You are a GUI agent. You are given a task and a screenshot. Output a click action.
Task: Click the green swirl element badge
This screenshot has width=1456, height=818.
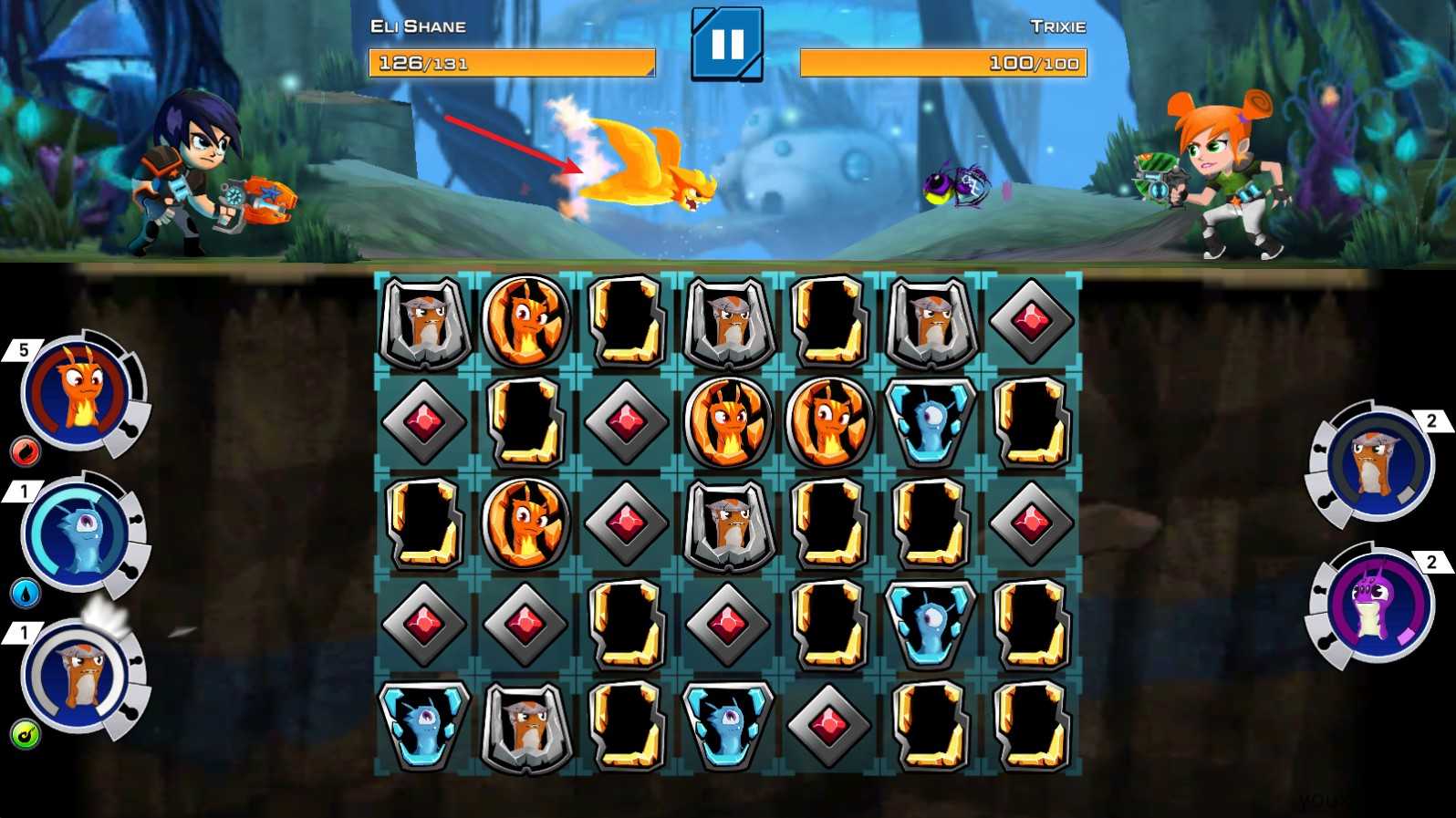(x=25, y=735)
